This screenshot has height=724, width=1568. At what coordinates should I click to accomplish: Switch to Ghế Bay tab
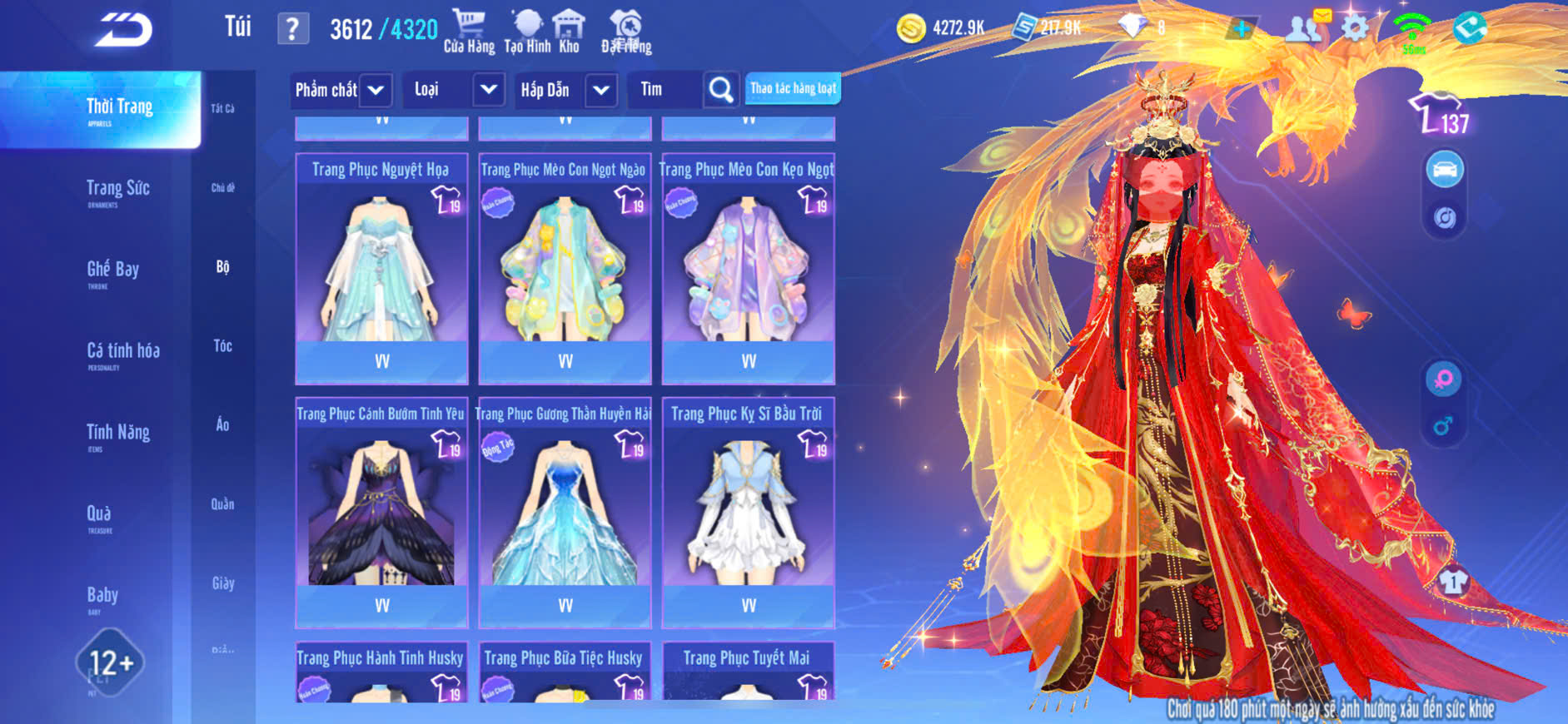[113, 270]
